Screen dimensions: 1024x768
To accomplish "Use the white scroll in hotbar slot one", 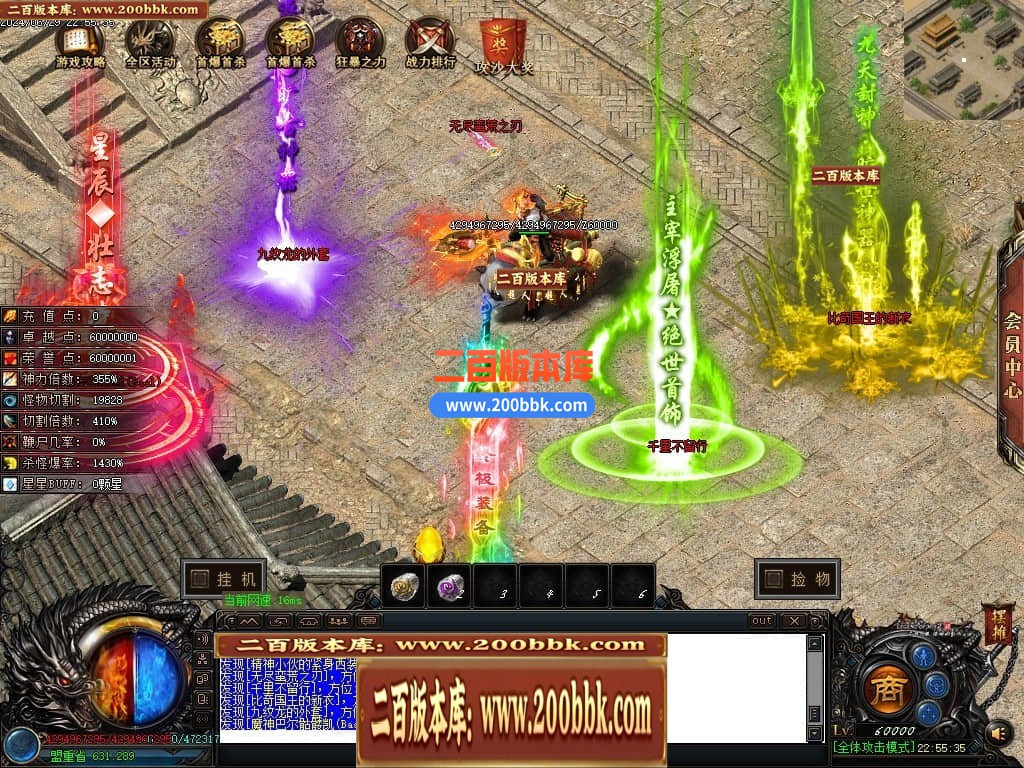I will click(405, 587).
